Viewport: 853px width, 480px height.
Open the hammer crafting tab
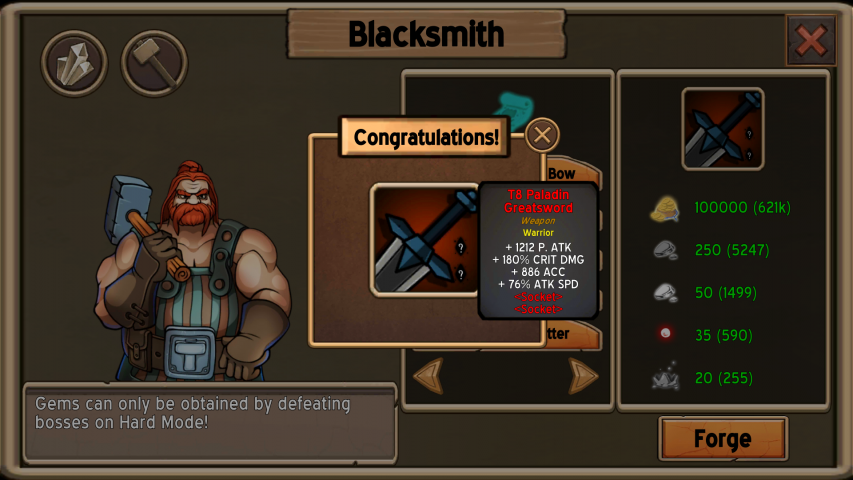click(154, 64)
